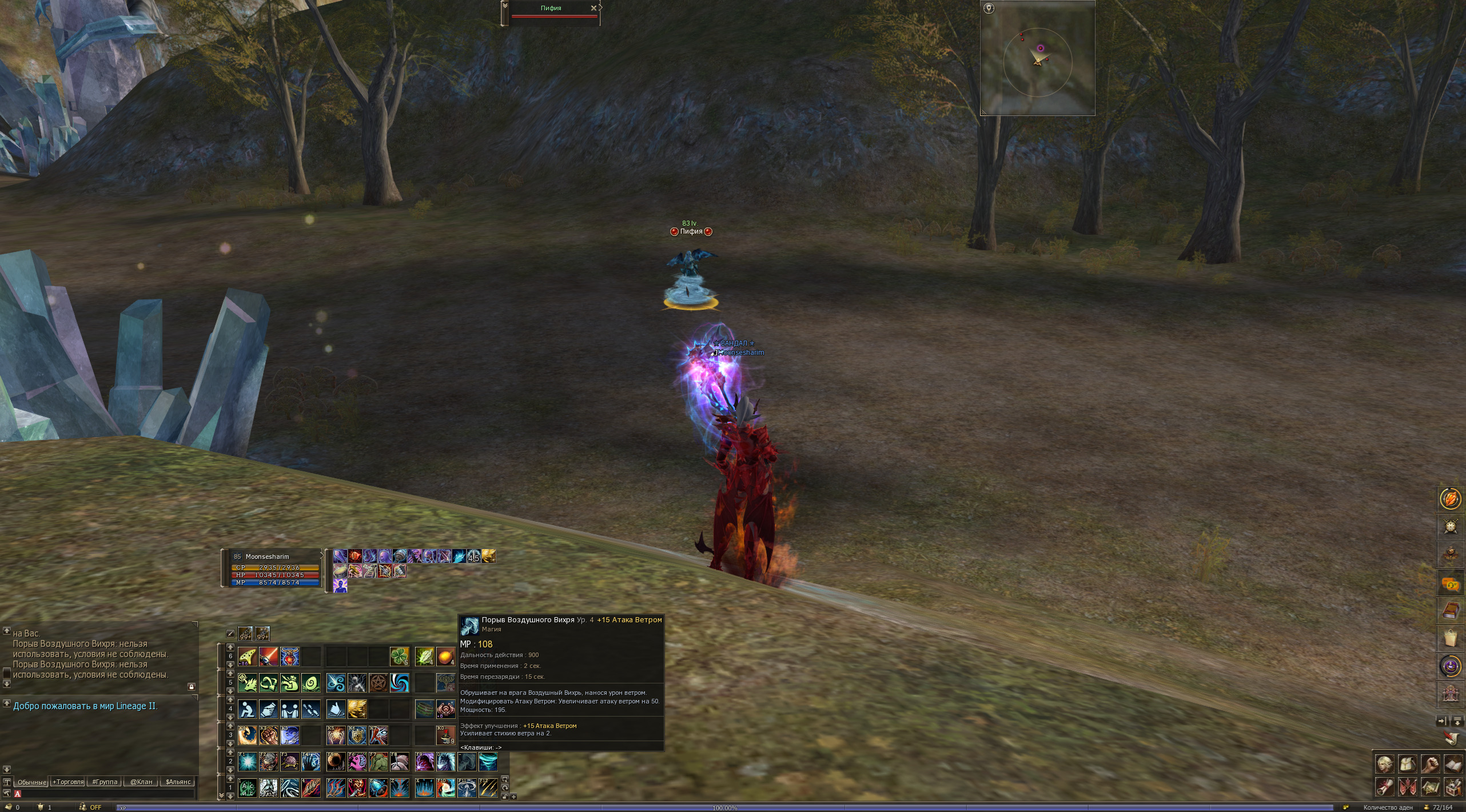Toggle the chat window lock icon
The height and width of the screenshot is (812, 1466).
click(192, 686)
